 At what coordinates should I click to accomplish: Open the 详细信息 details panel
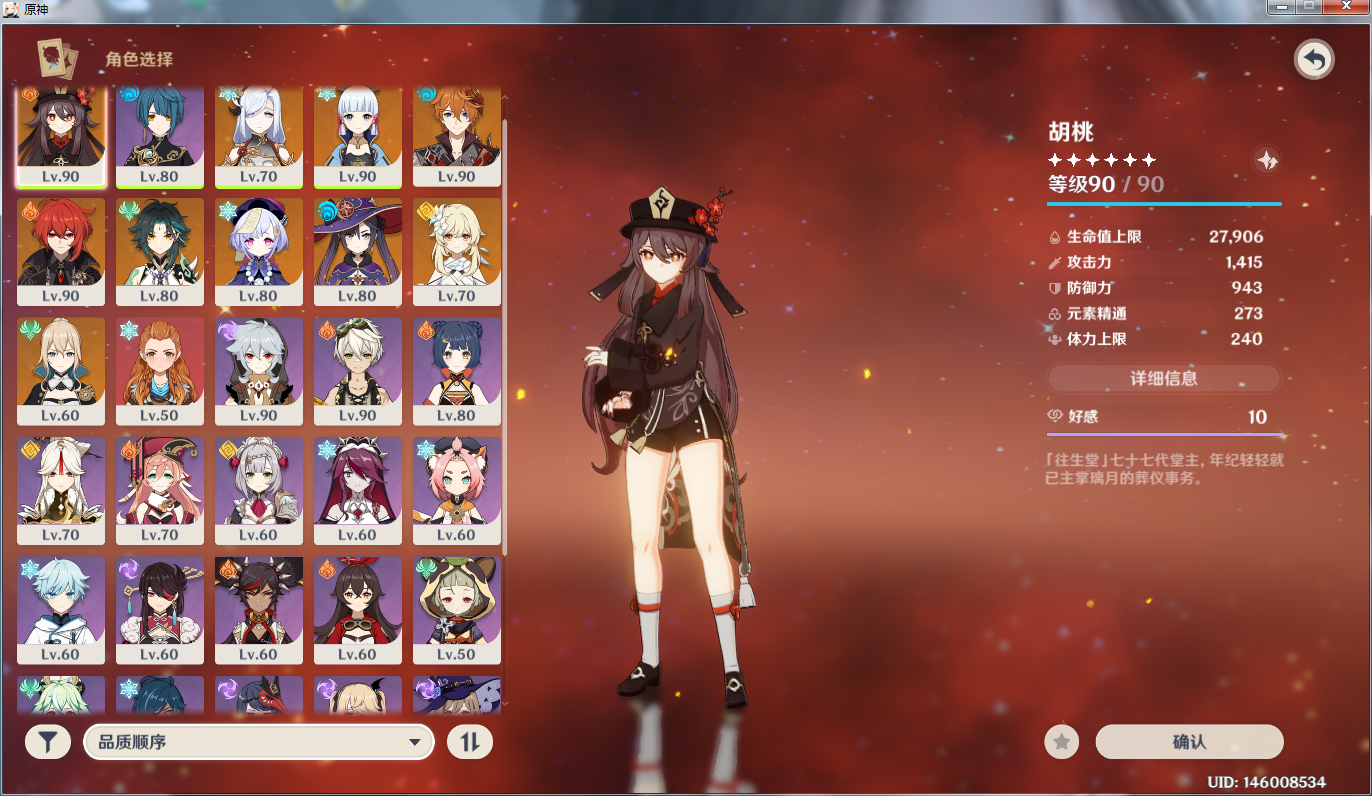tap(1163, 378)
